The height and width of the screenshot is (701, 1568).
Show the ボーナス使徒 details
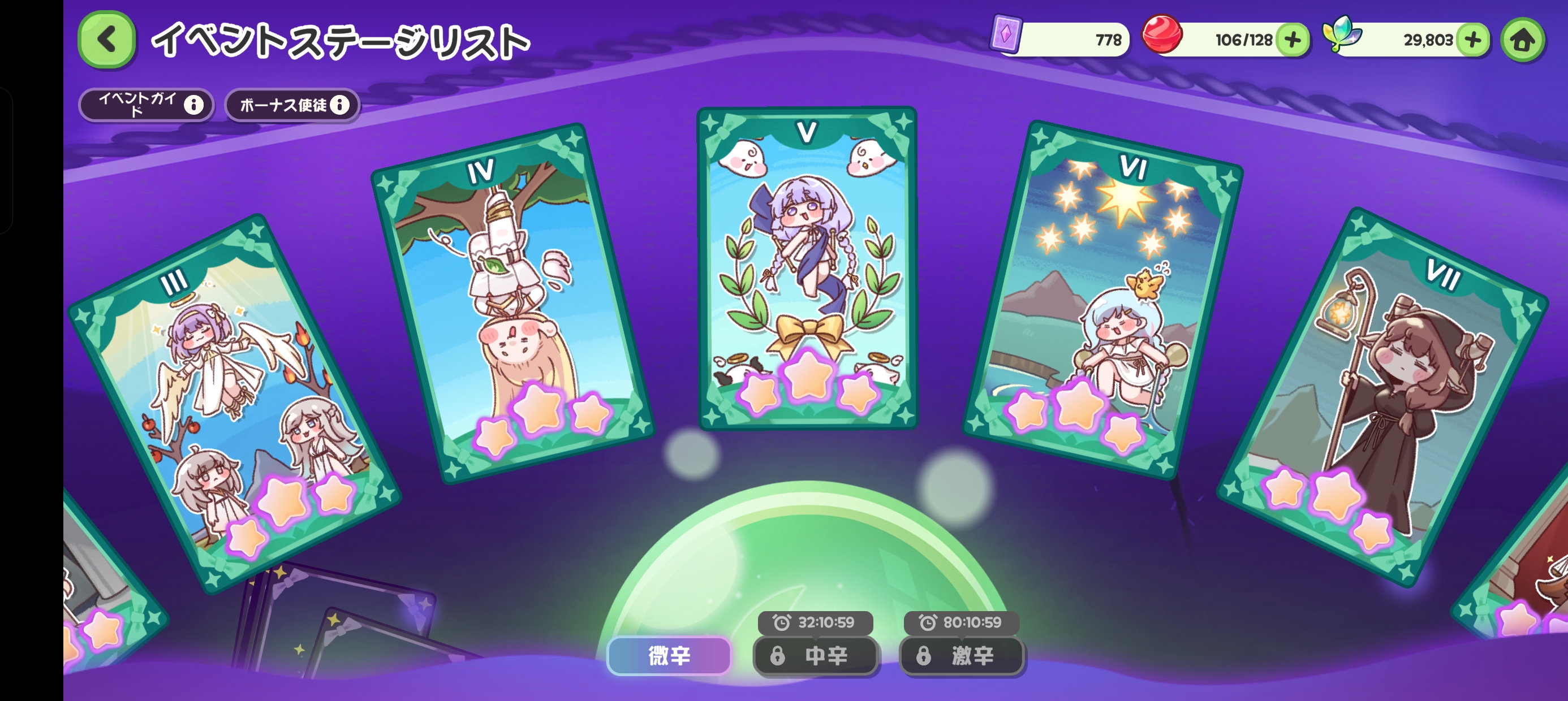point(293,105)
